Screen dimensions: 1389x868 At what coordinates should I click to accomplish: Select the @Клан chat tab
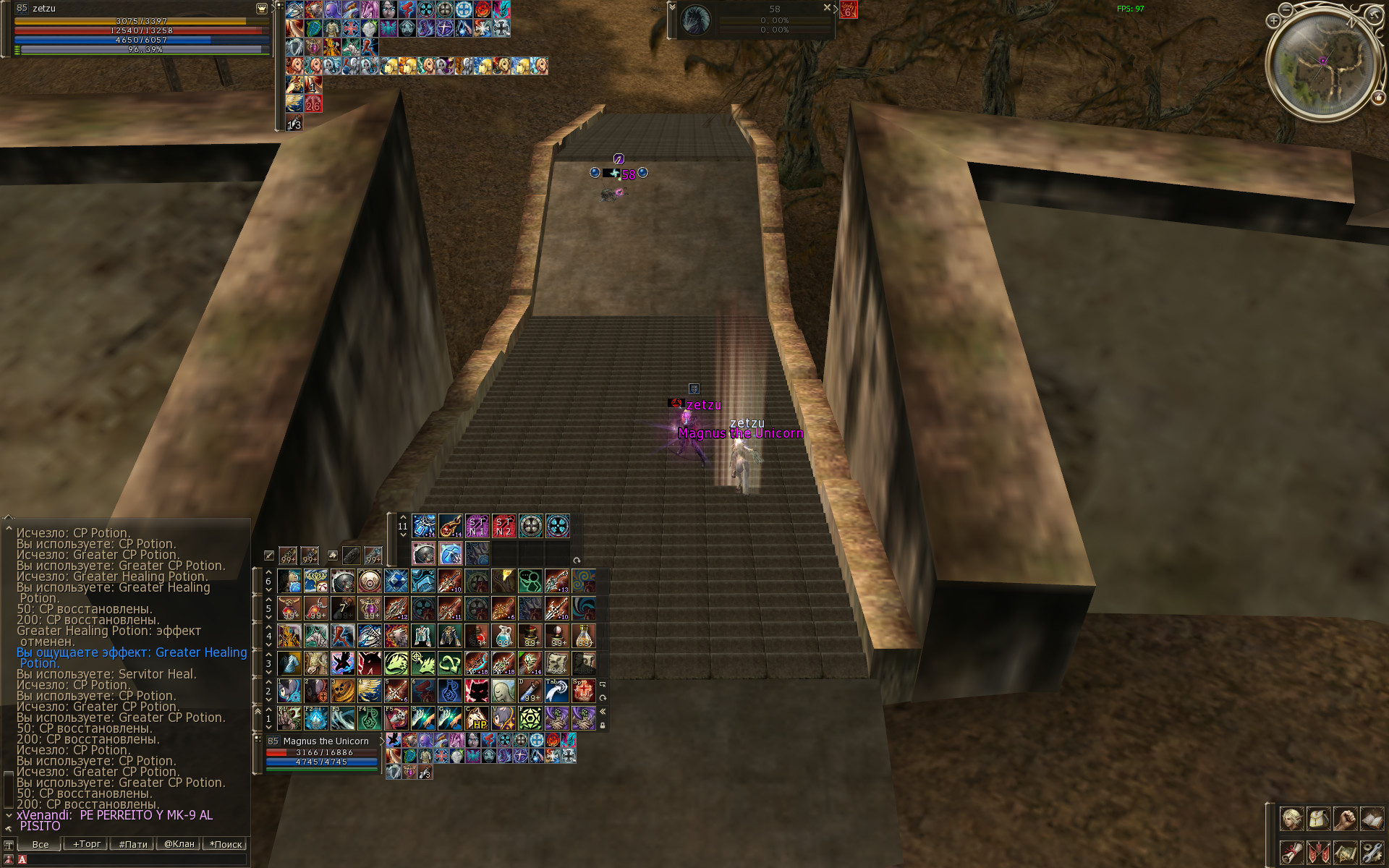pyautogui.click(x=179, y=844)
